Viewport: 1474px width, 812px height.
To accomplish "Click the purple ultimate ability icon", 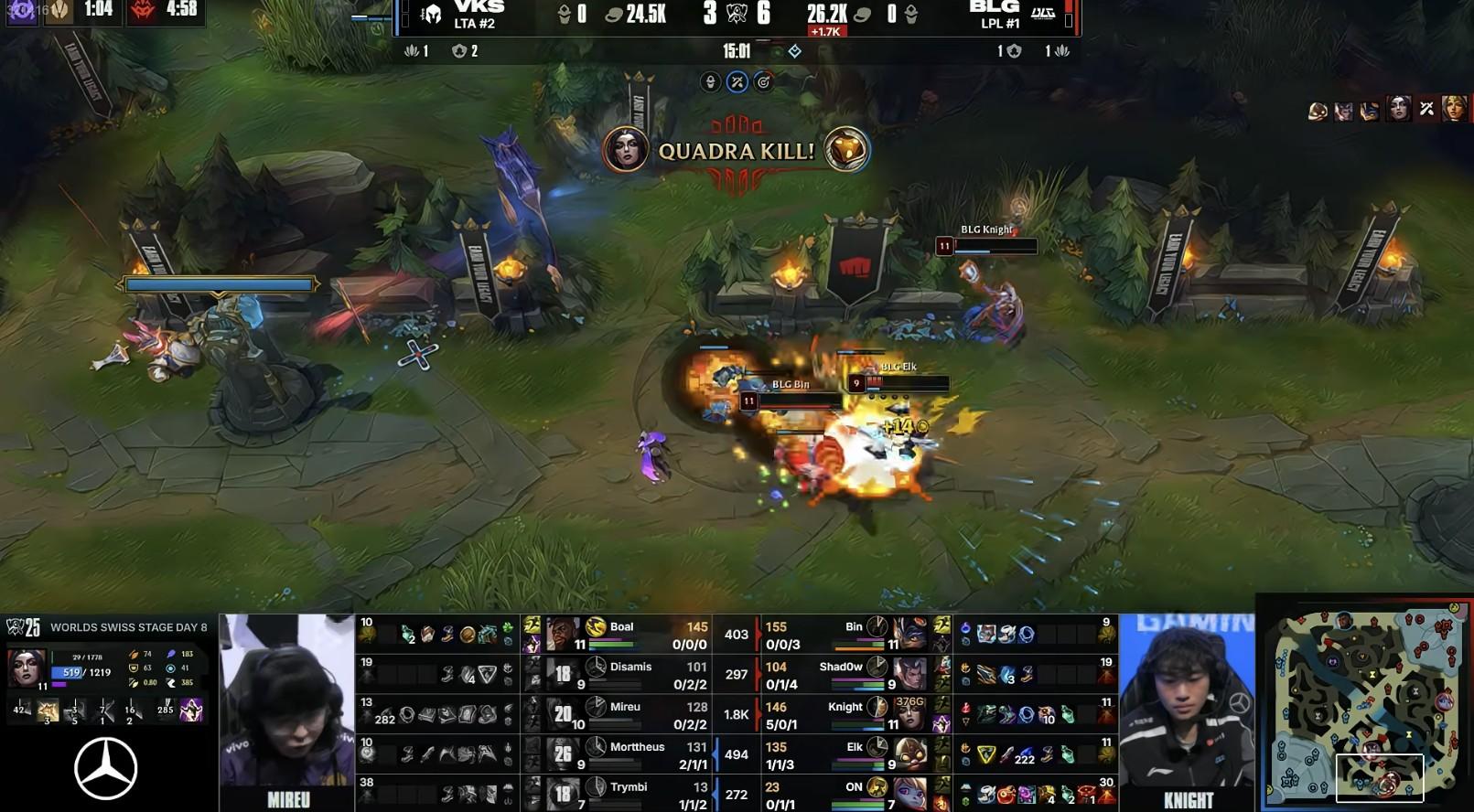I will (x=191, y=710).
